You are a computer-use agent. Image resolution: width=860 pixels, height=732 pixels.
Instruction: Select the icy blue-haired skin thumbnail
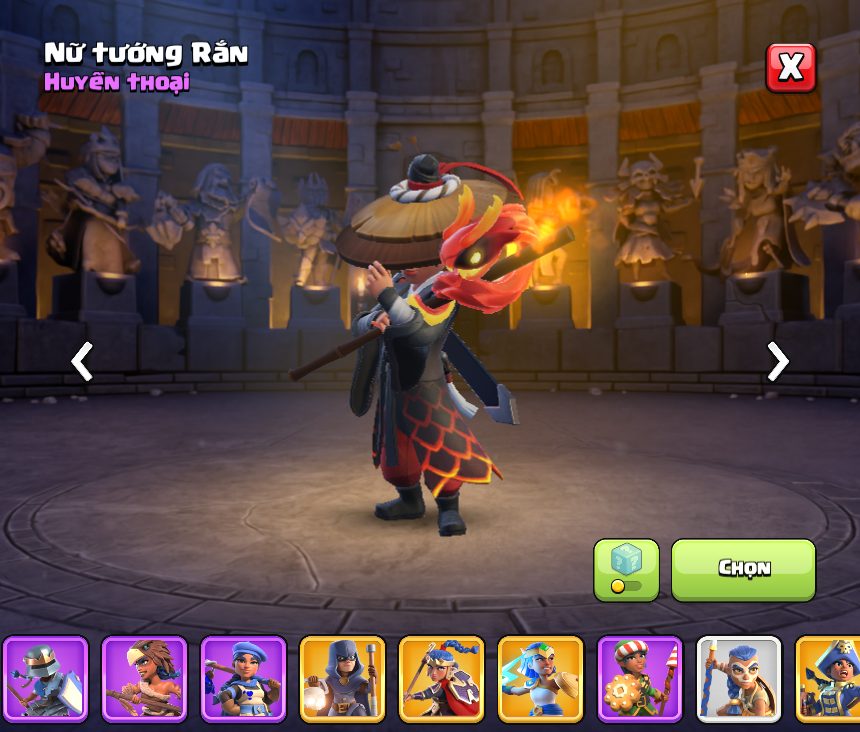click(x=540, y=679)
